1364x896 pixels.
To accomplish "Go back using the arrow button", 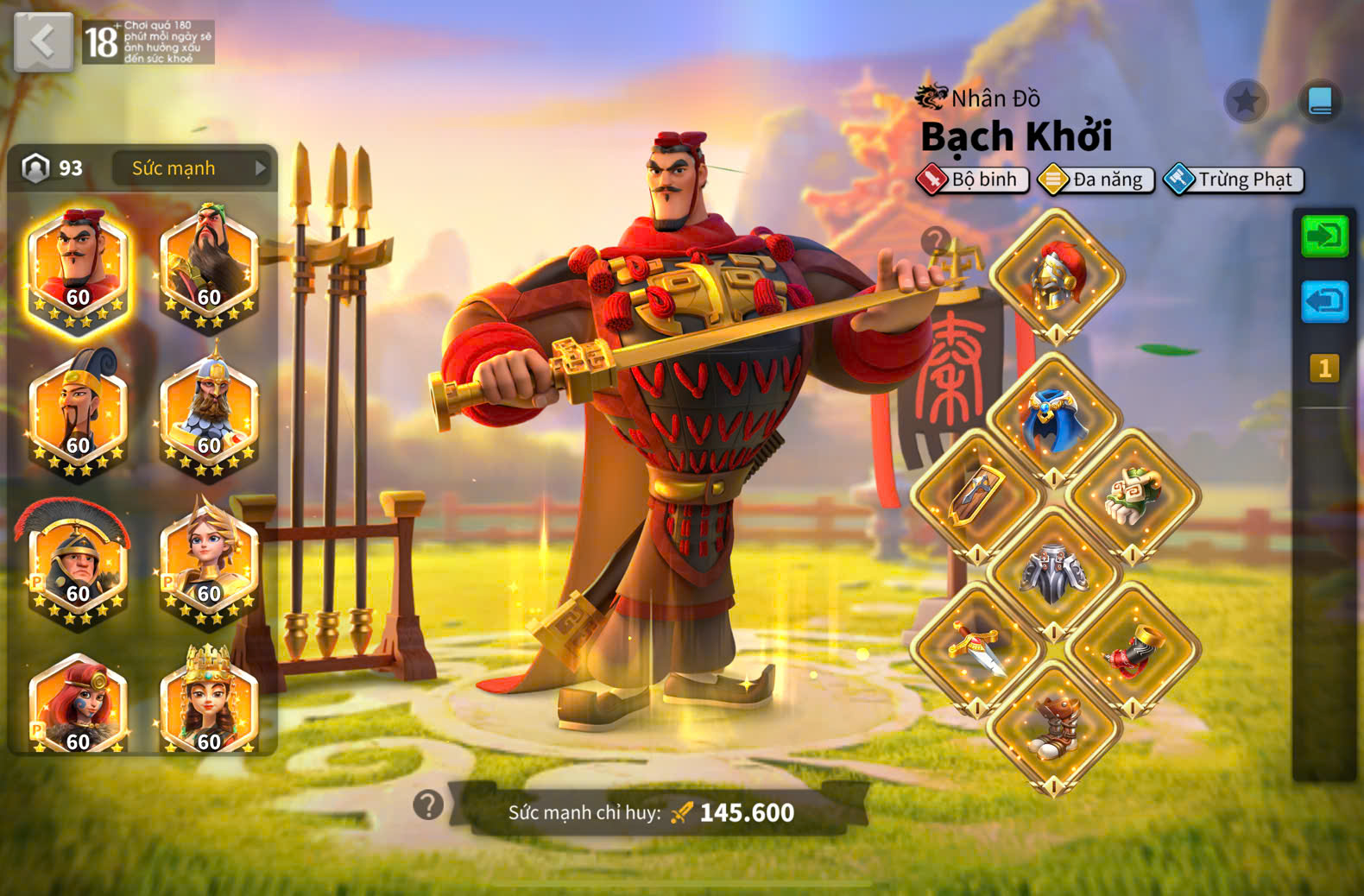I will click(43, 41).
